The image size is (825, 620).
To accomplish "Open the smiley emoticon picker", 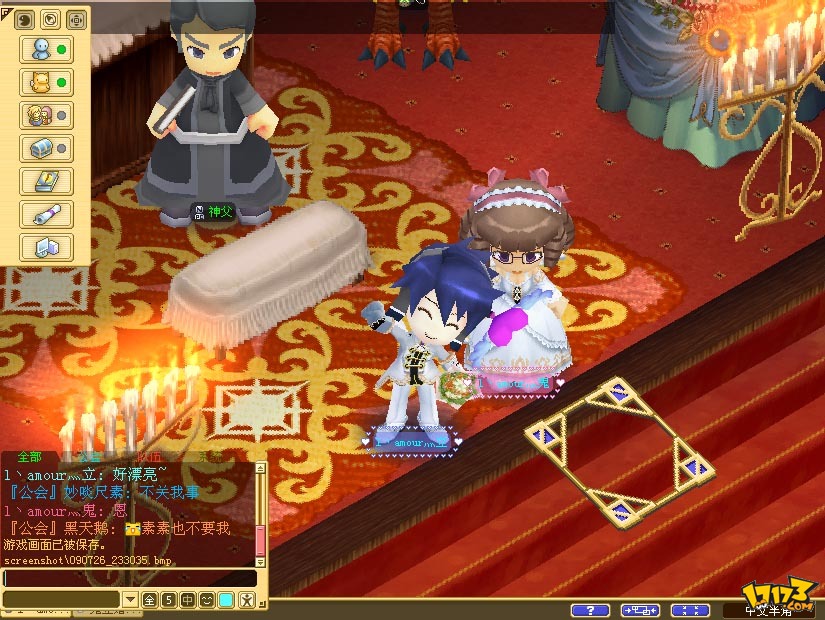I will 207,599.
